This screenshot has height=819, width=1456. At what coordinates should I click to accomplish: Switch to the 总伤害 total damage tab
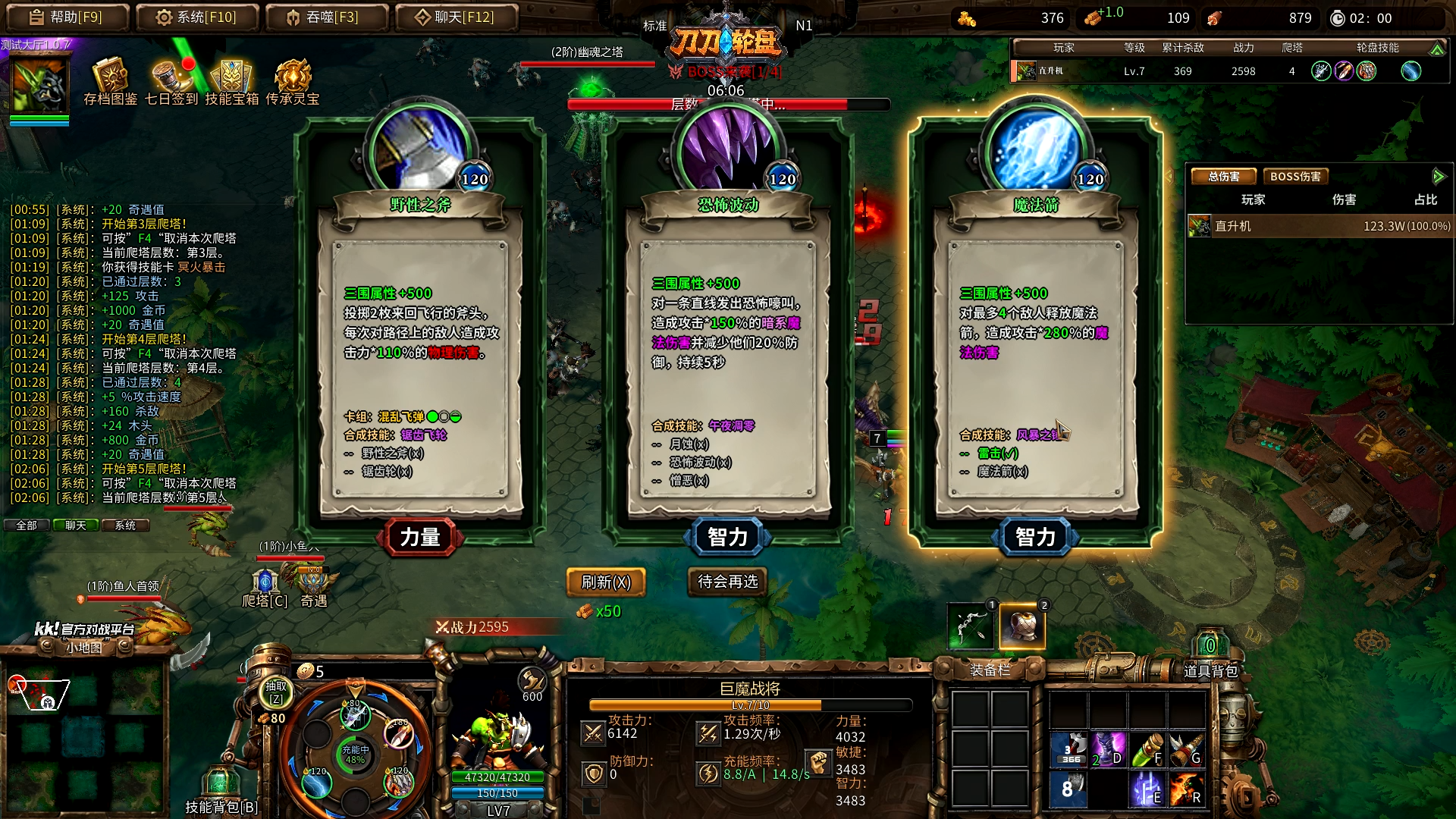click(x=1224, y=177)
